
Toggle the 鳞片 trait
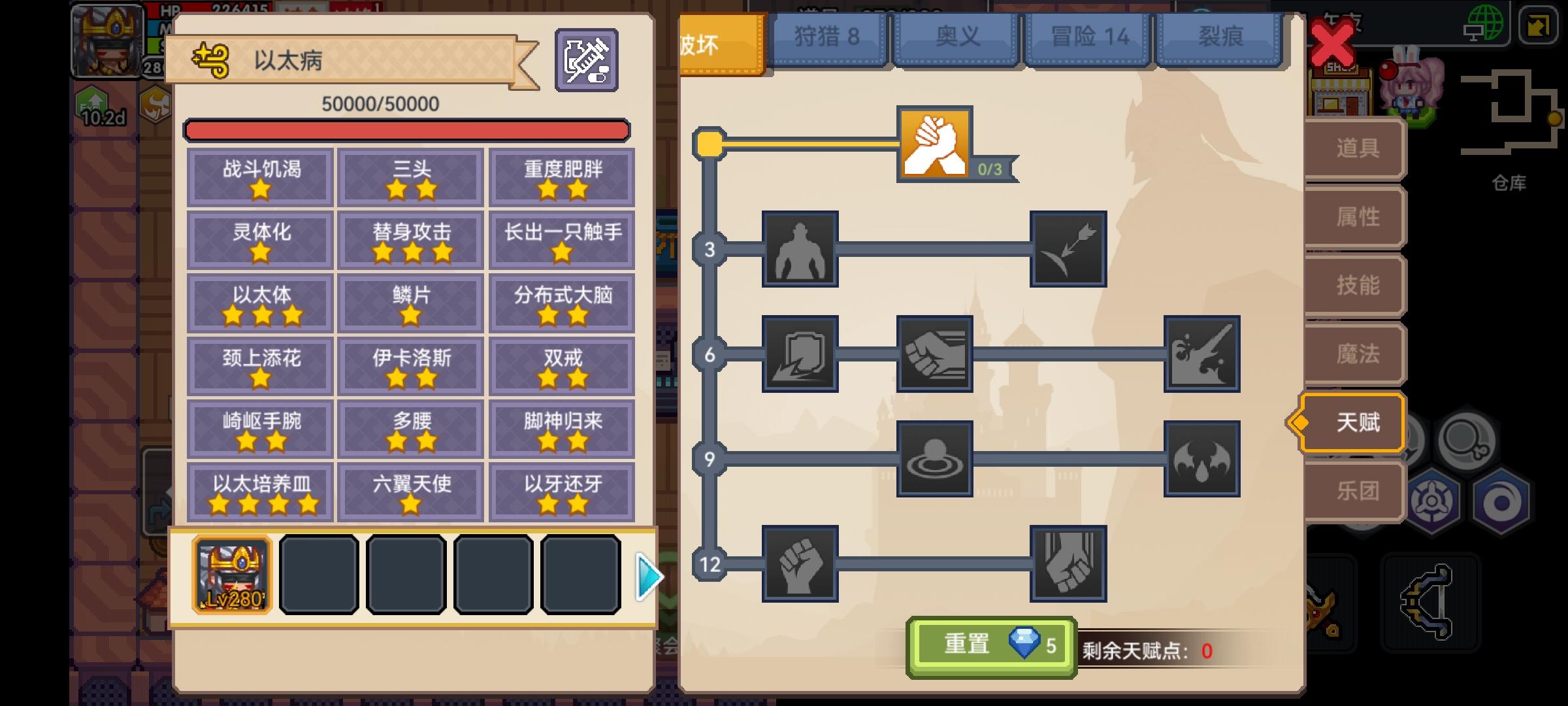coord(410,303)
